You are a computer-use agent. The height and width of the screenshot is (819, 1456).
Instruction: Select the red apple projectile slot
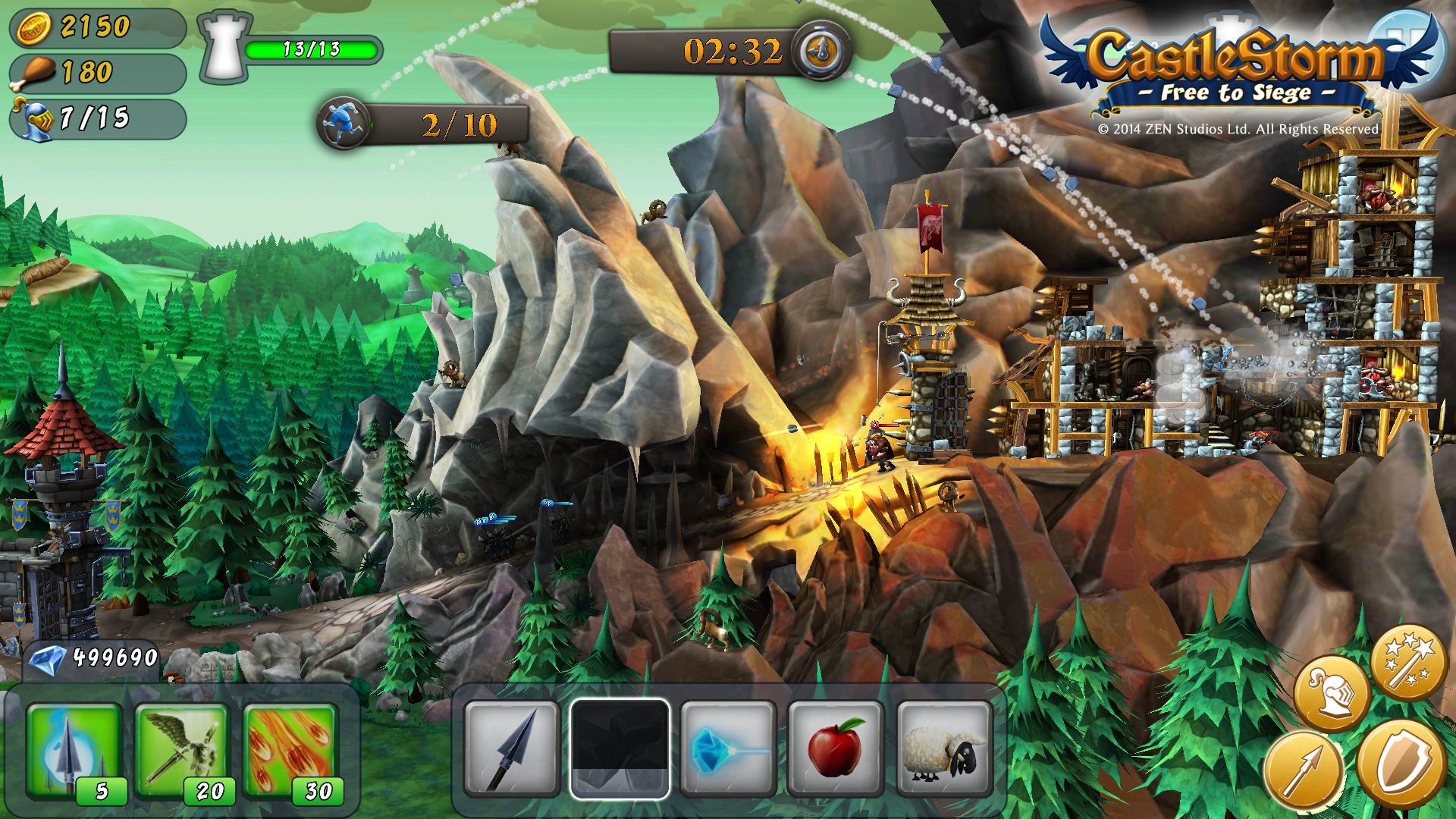836,749
